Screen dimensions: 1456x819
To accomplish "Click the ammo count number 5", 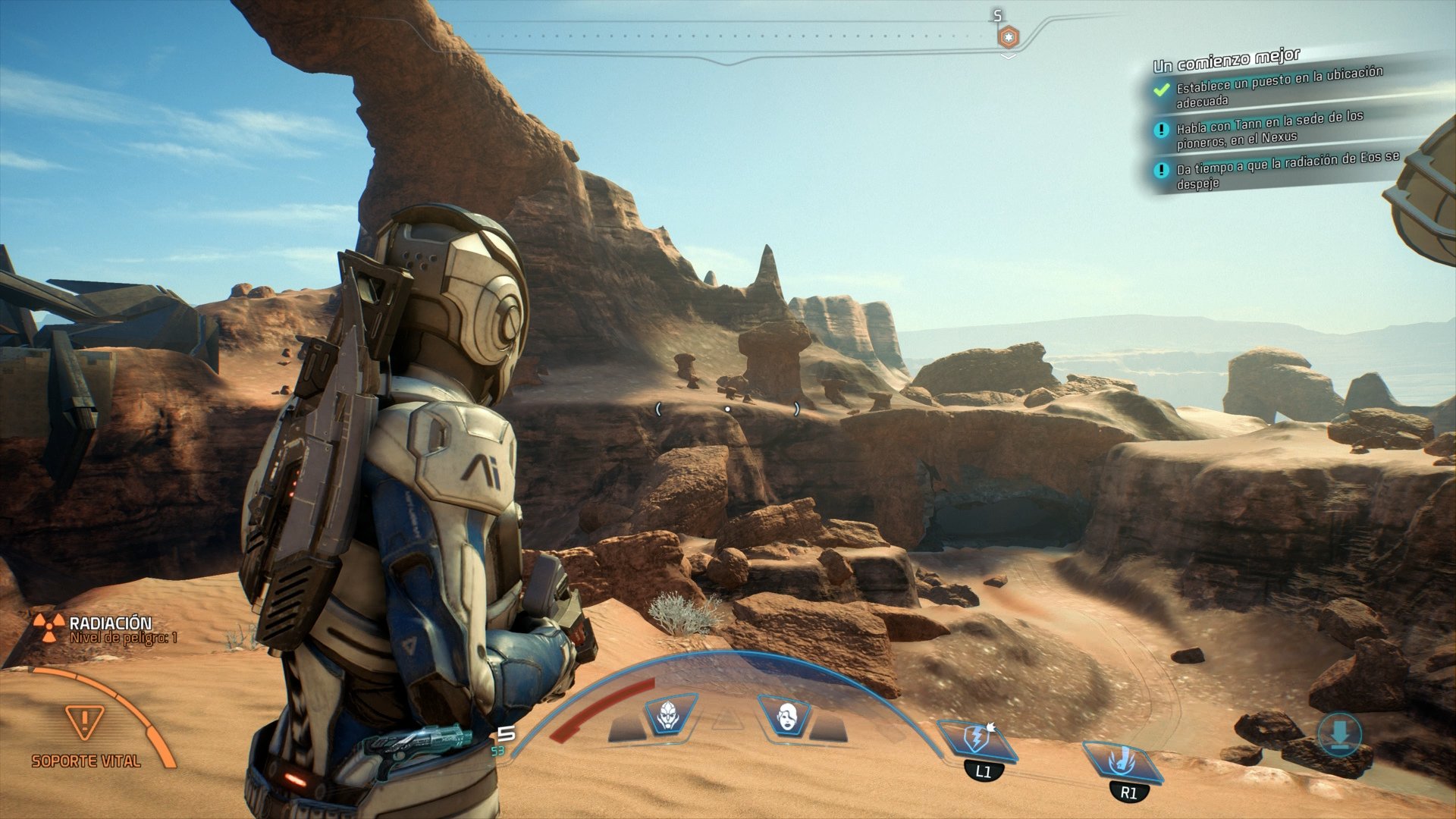I will (507, 732).
